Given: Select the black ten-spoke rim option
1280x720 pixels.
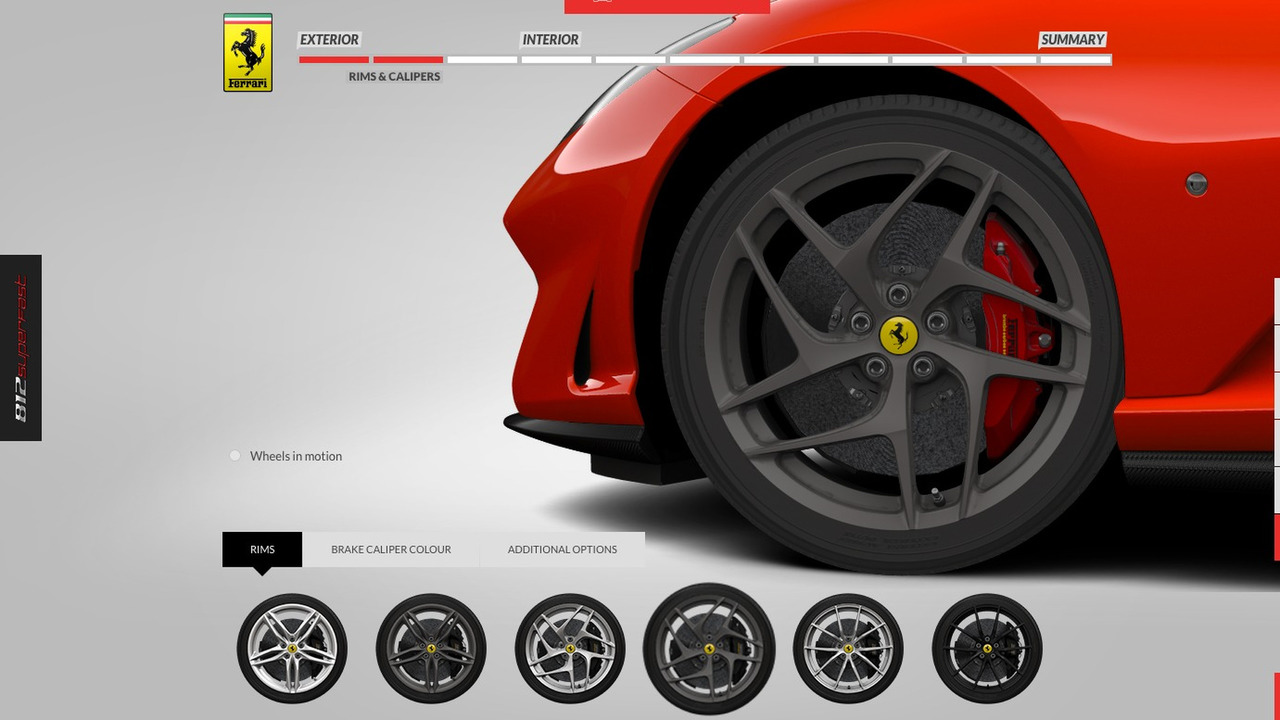Looking at the screenshot, I should click(x=988, y=648).
